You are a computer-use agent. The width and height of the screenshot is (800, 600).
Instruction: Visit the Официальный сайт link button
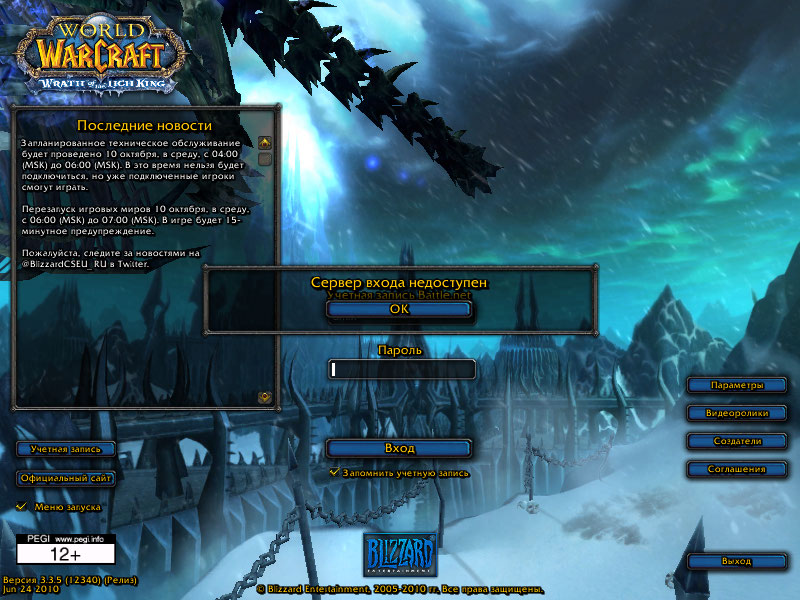[66, 478]
